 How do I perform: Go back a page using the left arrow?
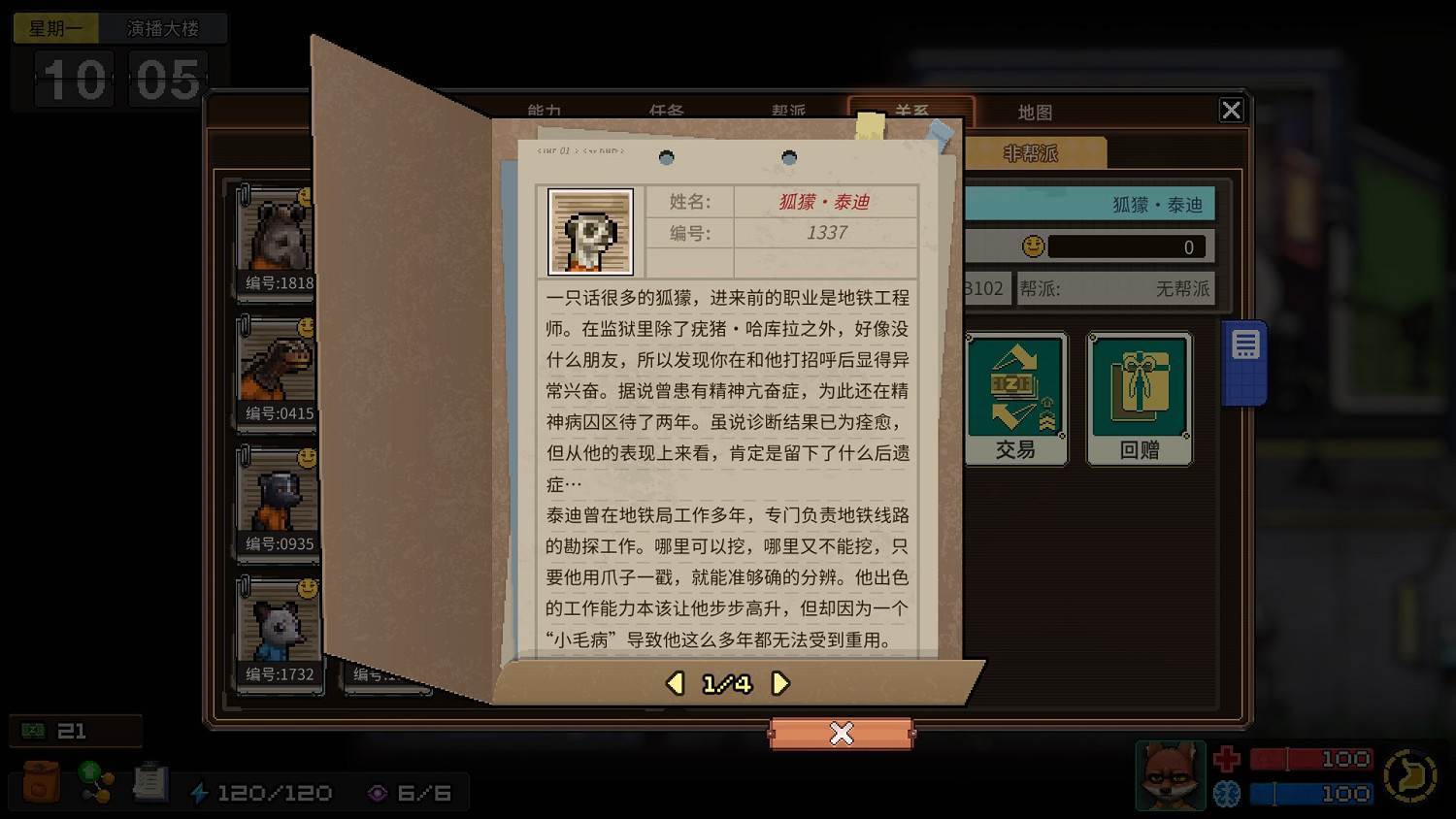[675, 683]
